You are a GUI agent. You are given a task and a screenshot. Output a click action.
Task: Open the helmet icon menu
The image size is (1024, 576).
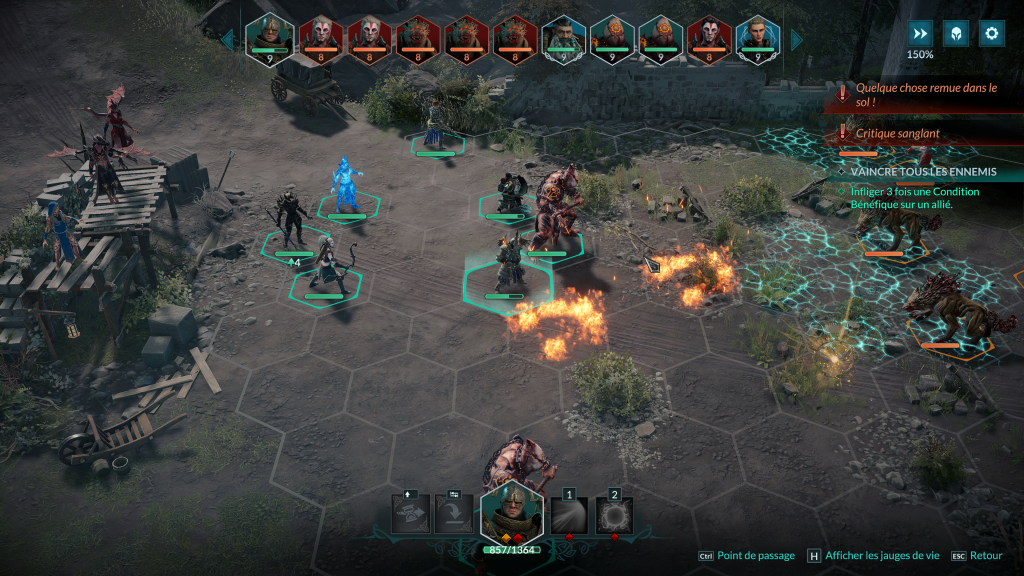[x=956, y=33]
